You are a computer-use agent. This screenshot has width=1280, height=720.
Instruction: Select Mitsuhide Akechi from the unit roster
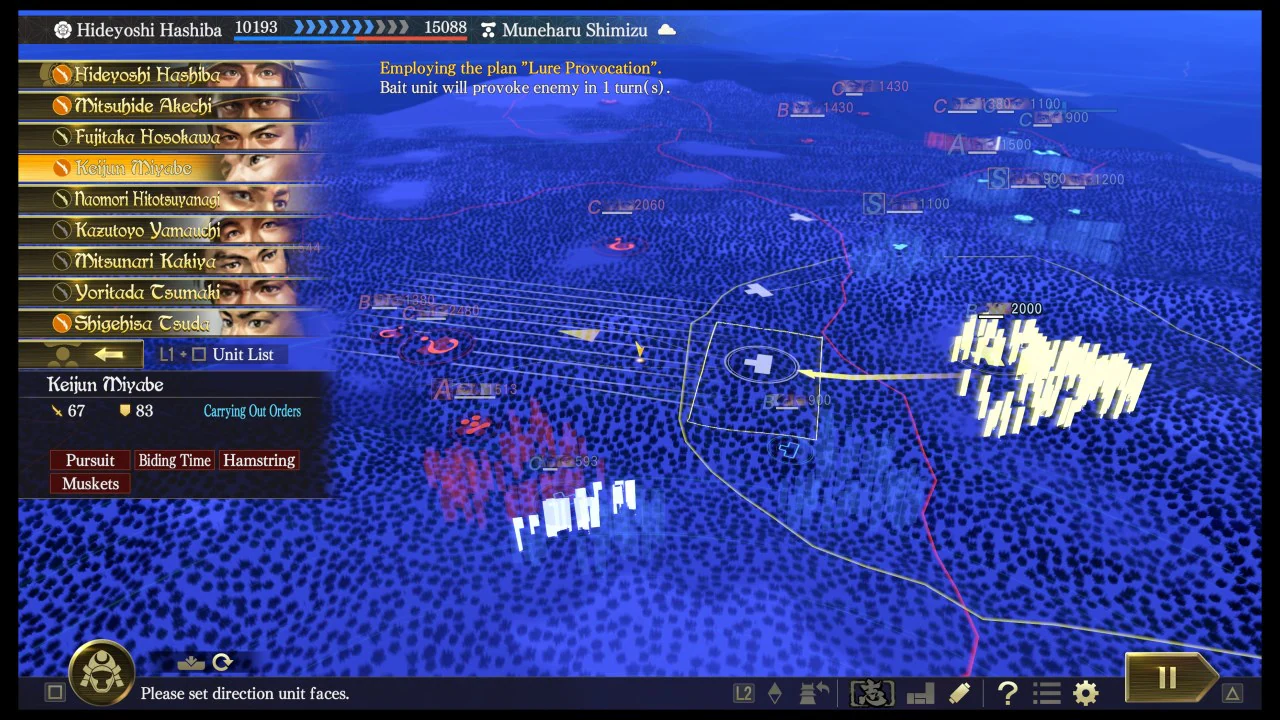pos(147,105)
